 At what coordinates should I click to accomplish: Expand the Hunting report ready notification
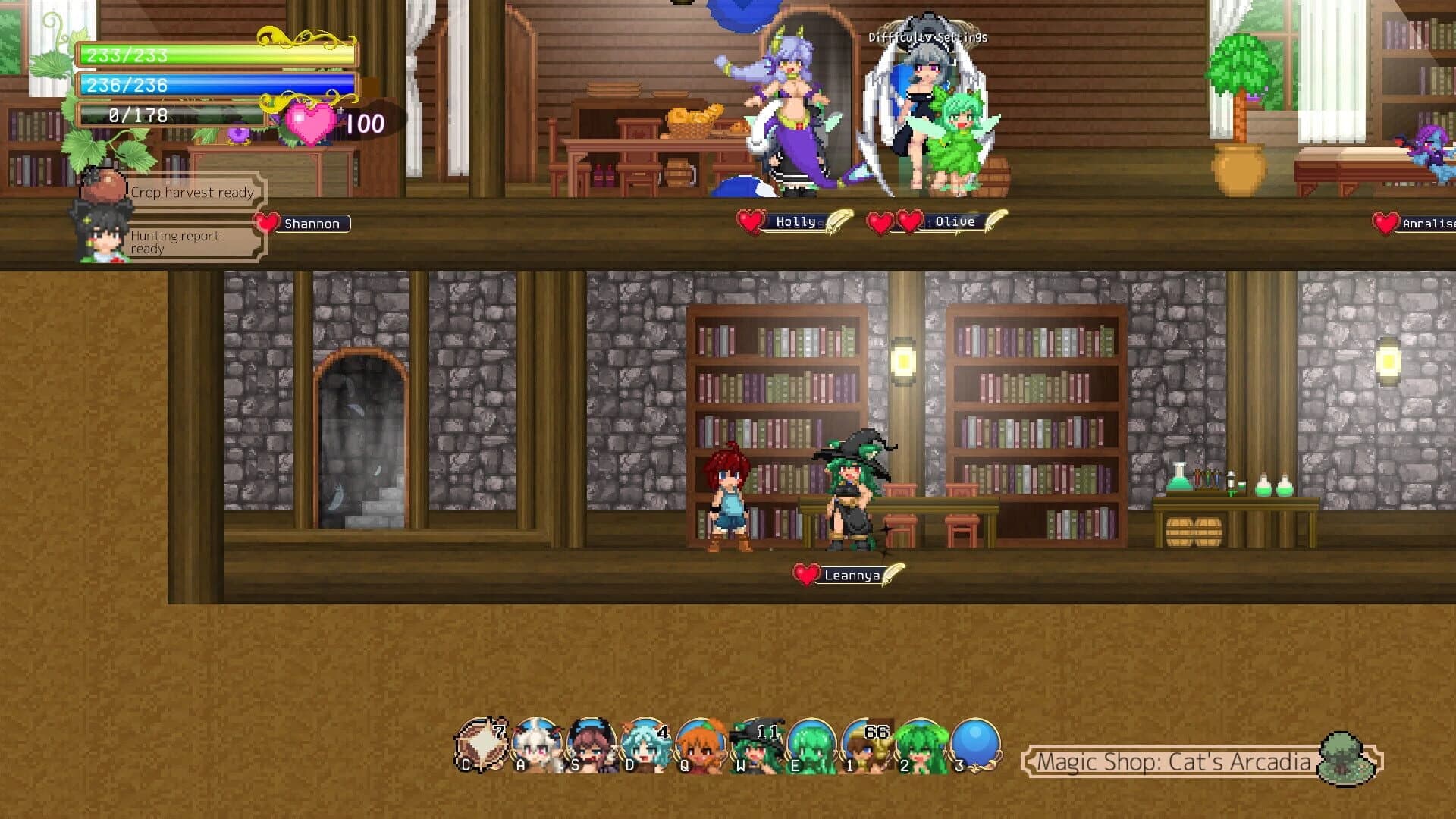point(177,242)
